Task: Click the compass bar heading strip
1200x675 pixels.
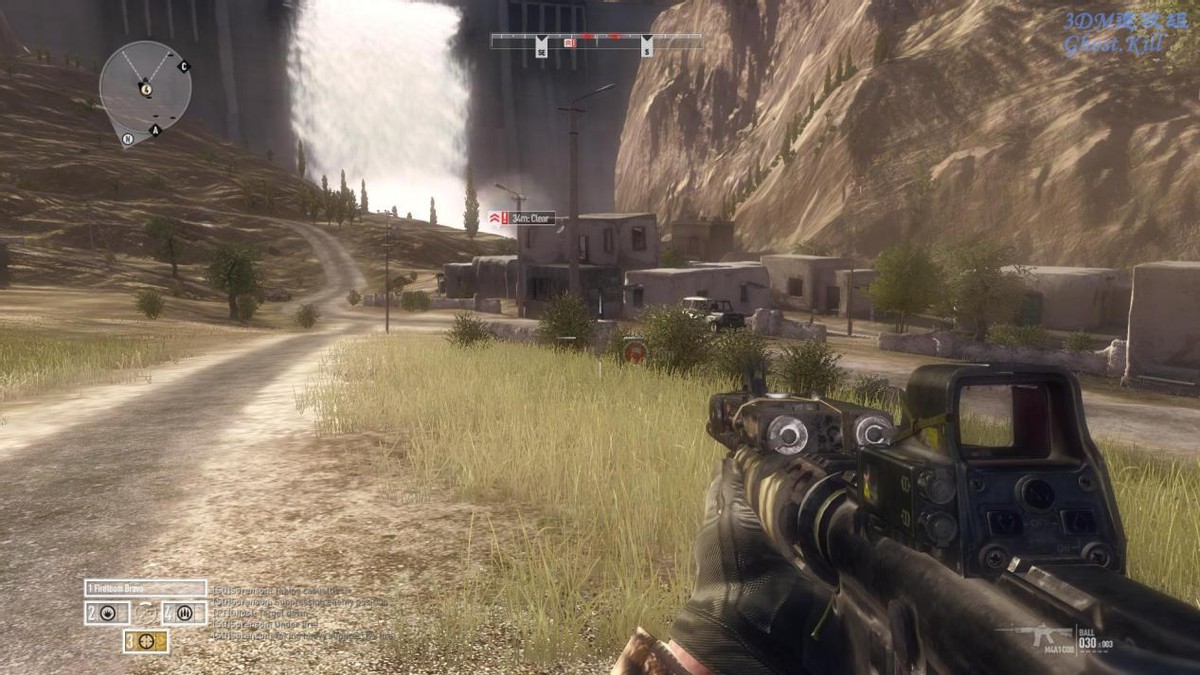Action: [596, 41]
